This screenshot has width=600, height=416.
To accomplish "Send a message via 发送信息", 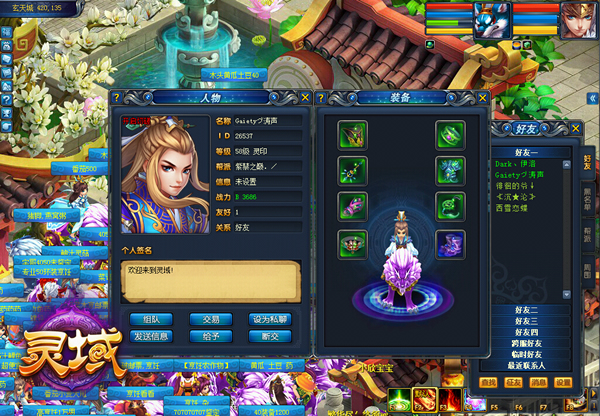I will click(x=152, y=336).
